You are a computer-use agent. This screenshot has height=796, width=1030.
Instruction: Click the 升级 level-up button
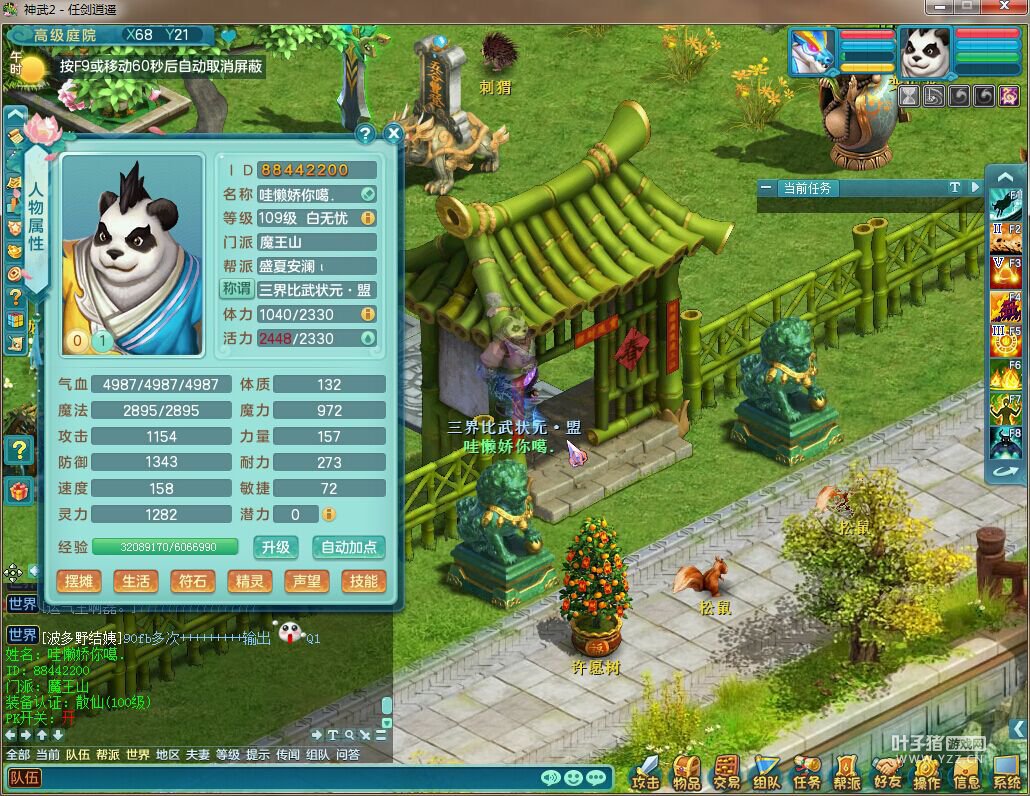coord(276,547)
